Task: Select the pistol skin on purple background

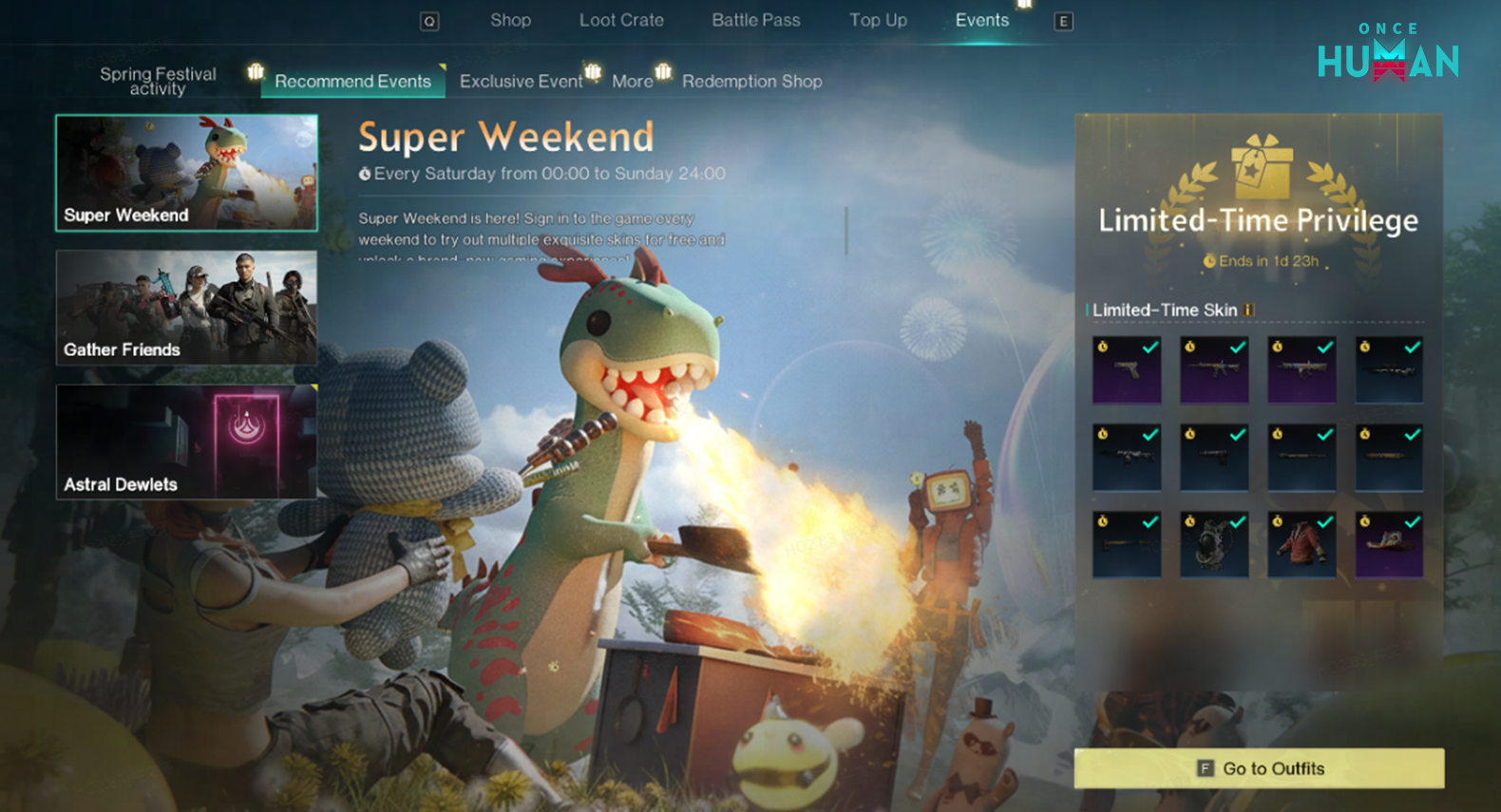Action: pos(1127,370)
